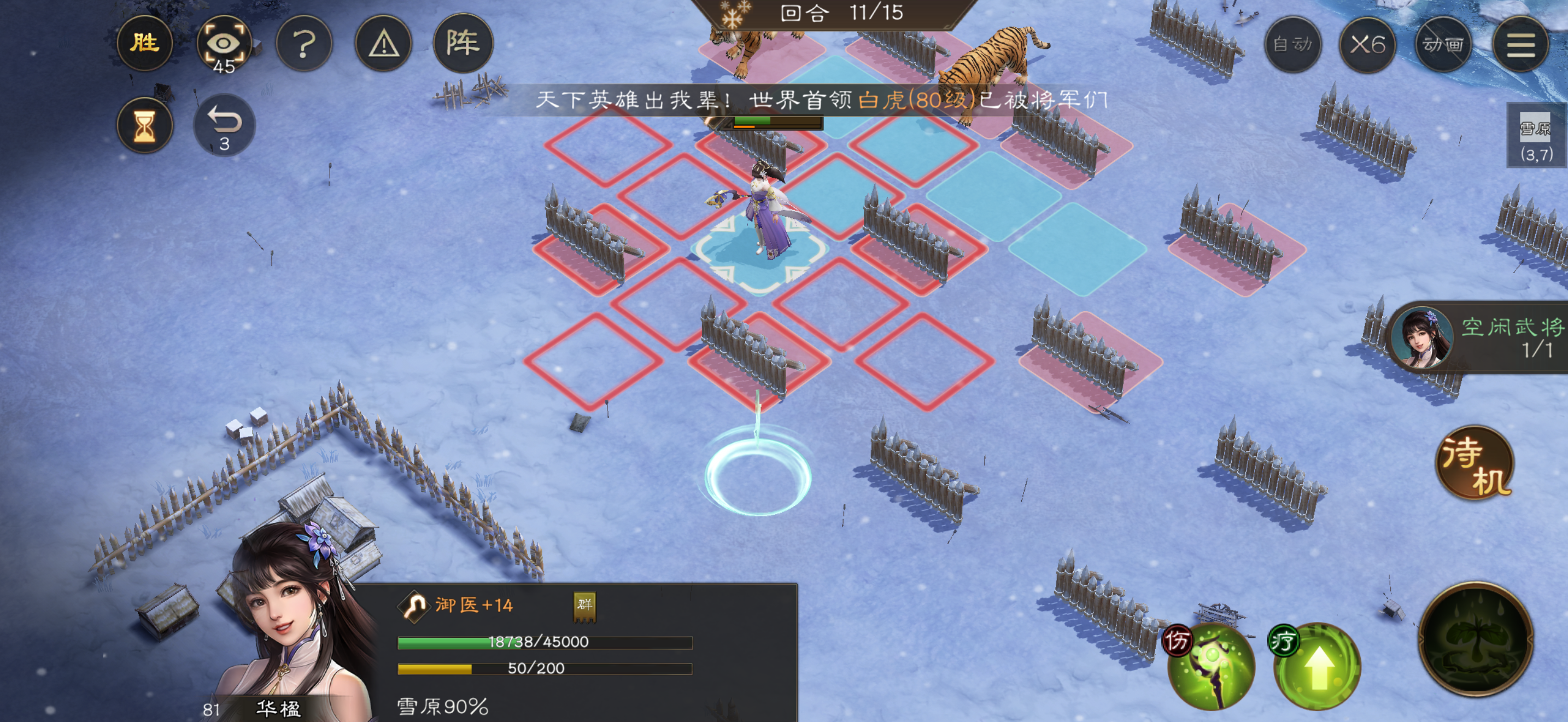The width and height of the screenshot is (1568, 722).
Task: Open the 胜 victory conditions panel
Action: click(x=145, y=44)
